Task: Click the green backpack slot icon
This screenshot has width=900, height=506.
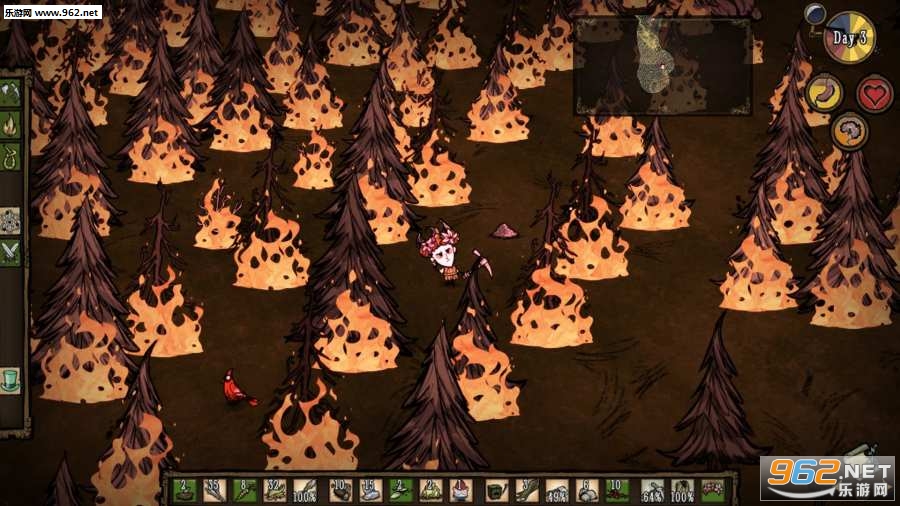Action: [495, 490]
